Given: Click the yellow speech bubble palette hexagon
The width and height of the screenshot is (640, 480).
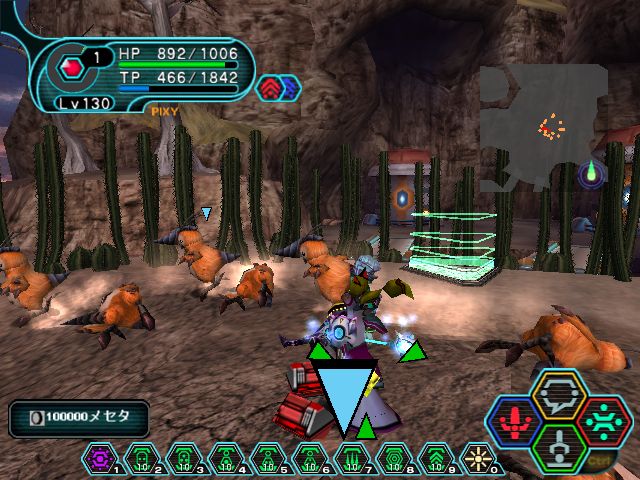Looking at the screenshot, I should 558,394.
